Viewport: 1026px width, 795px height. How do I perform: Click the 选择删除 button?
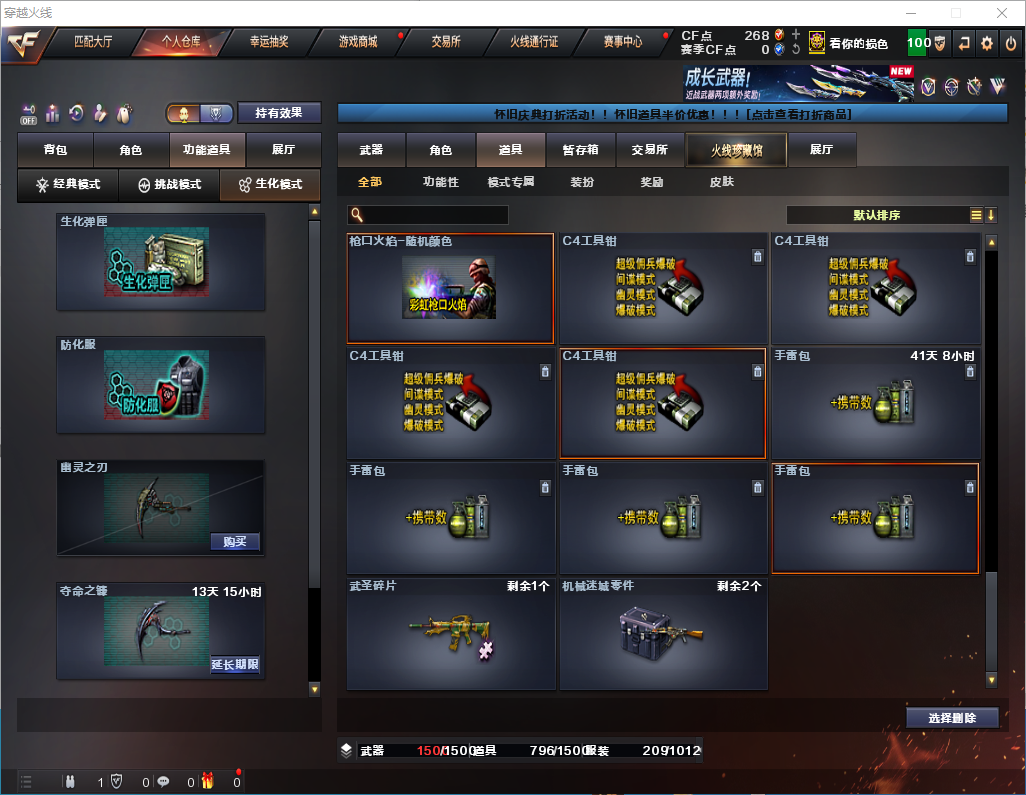click(x=952, y=718)
